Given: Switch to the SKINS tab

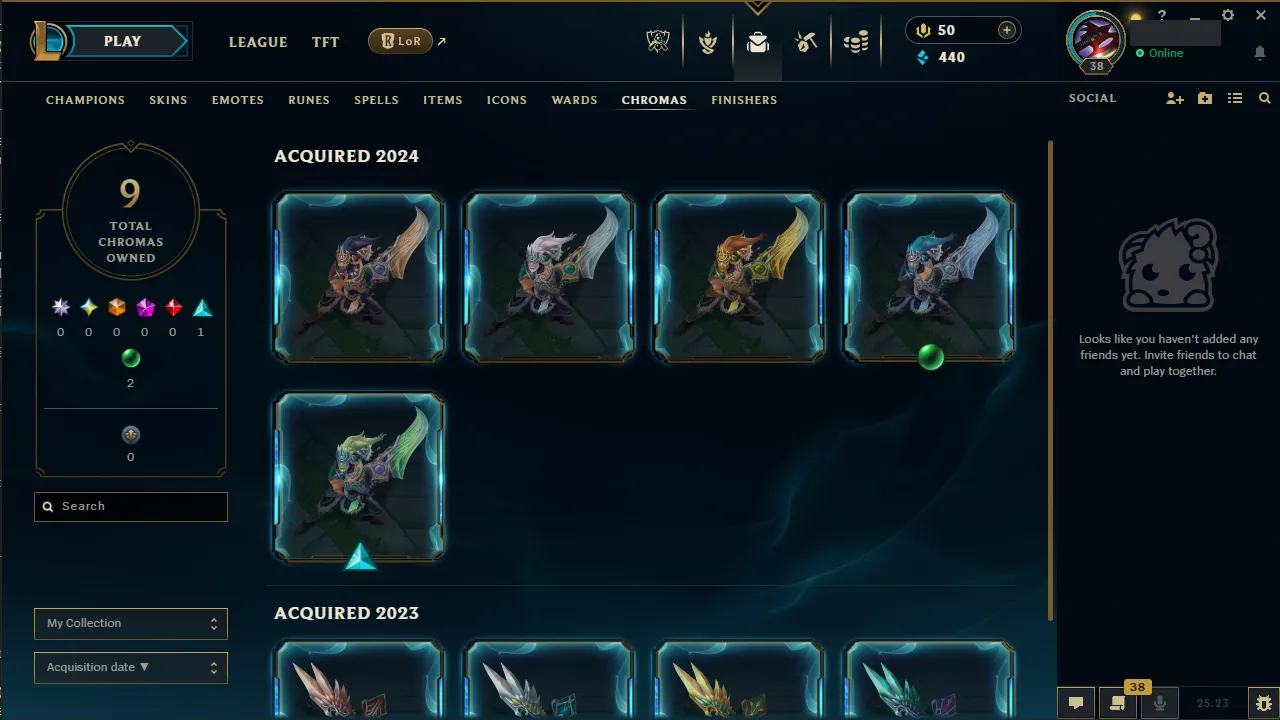Looking at the screenshot, I should click(168, 100).
